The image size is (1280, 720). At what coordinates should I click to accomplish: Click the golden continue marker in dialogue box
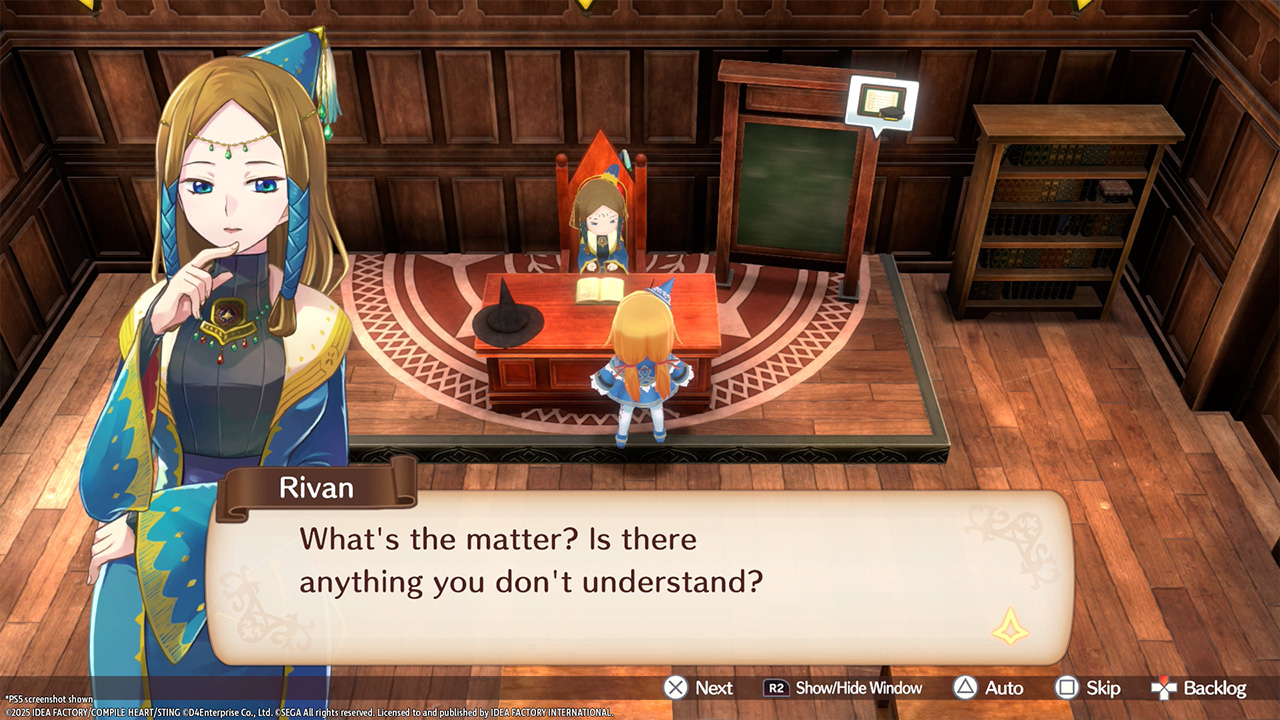pyautogui.click(x=1010, y=628)
